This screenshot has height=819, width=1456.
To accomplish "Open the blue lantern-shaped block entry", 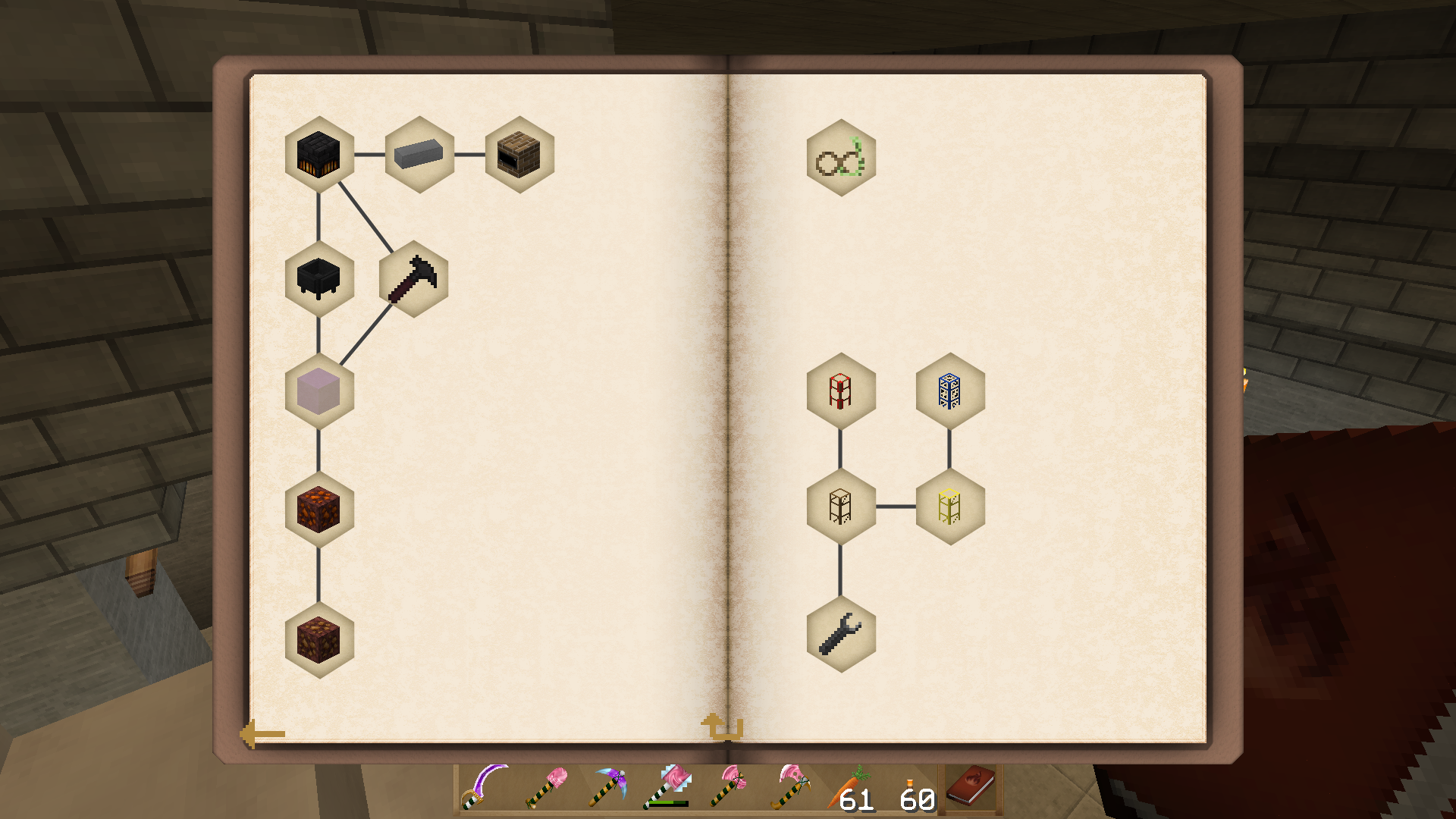I will [950, 391].
